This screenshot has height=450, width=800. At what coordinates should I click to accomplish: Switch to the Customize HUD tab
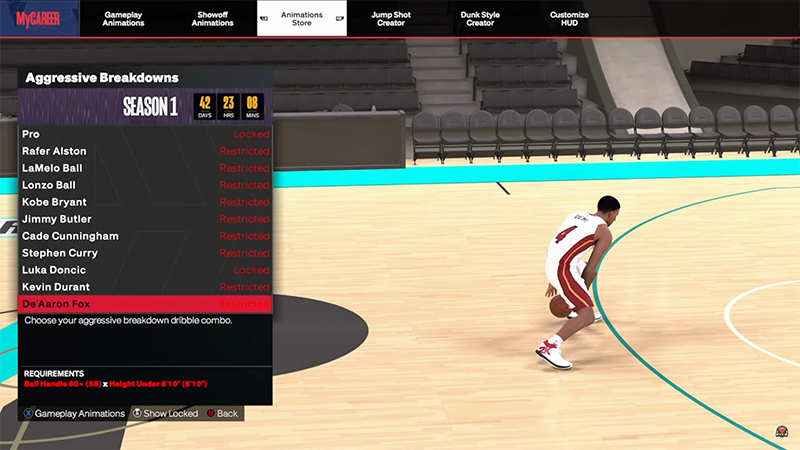569,18
